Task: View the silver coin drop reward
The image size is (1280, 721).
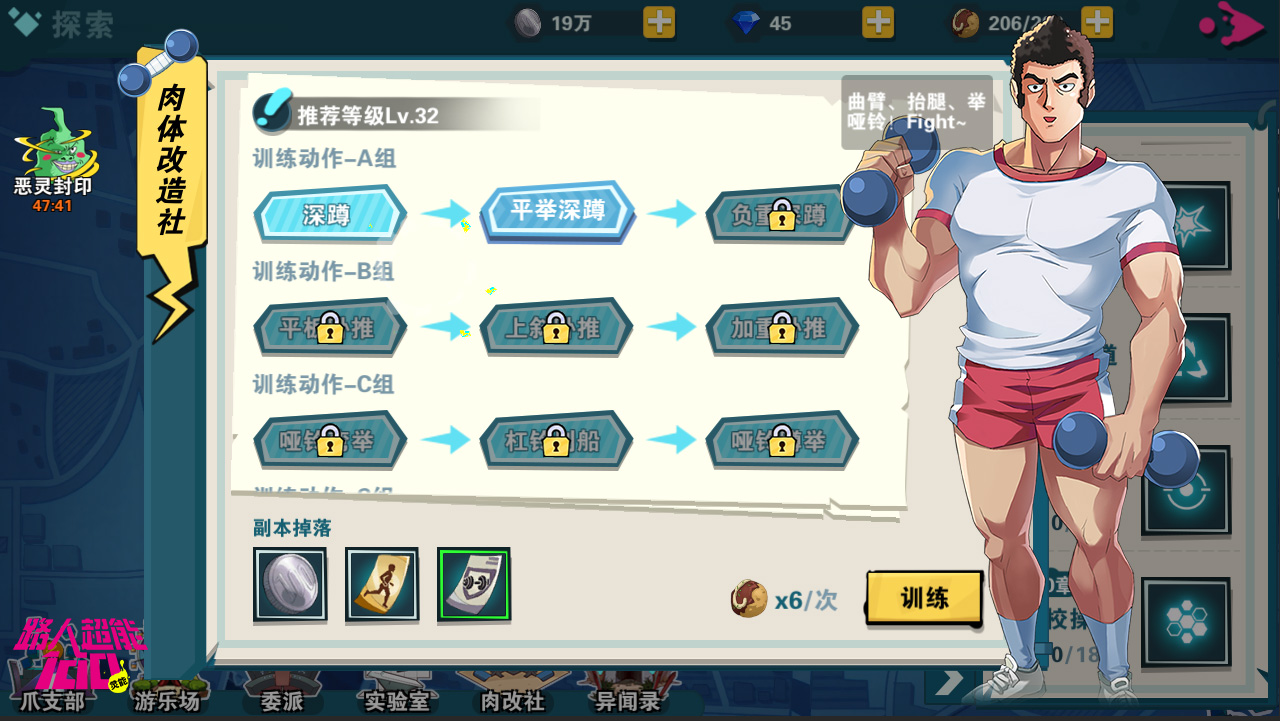Action: click(290, 584)
